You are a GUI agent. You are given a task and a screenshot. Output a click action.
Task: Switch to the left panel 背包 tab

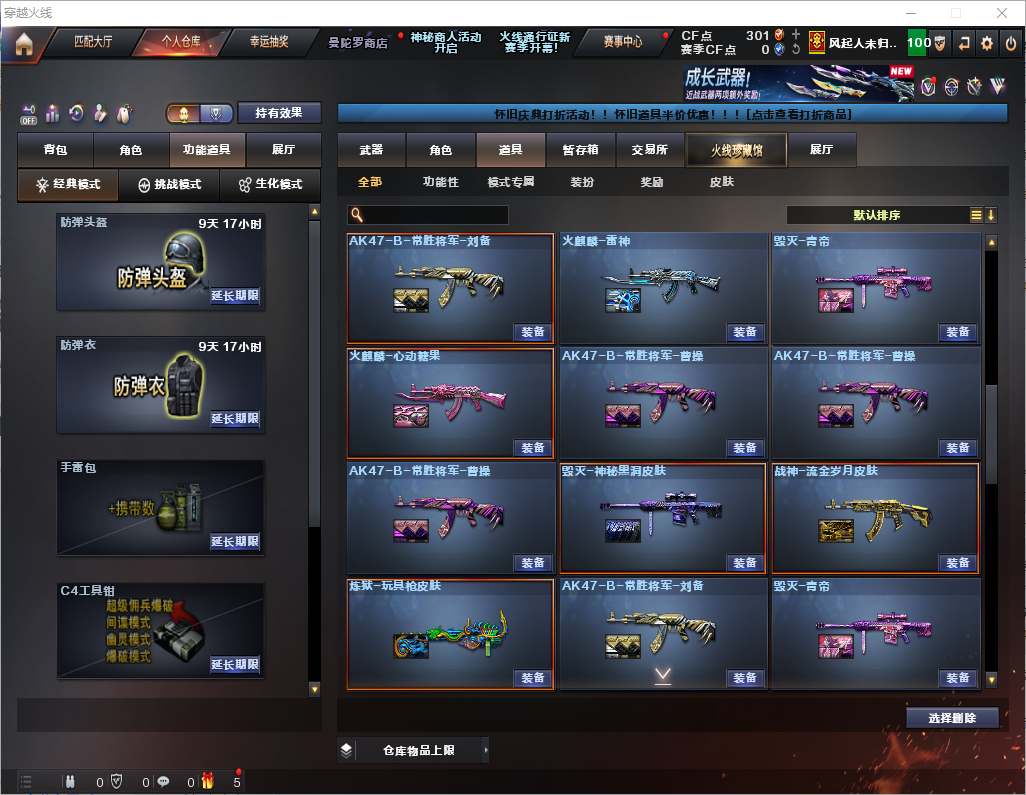pos(55,150)
